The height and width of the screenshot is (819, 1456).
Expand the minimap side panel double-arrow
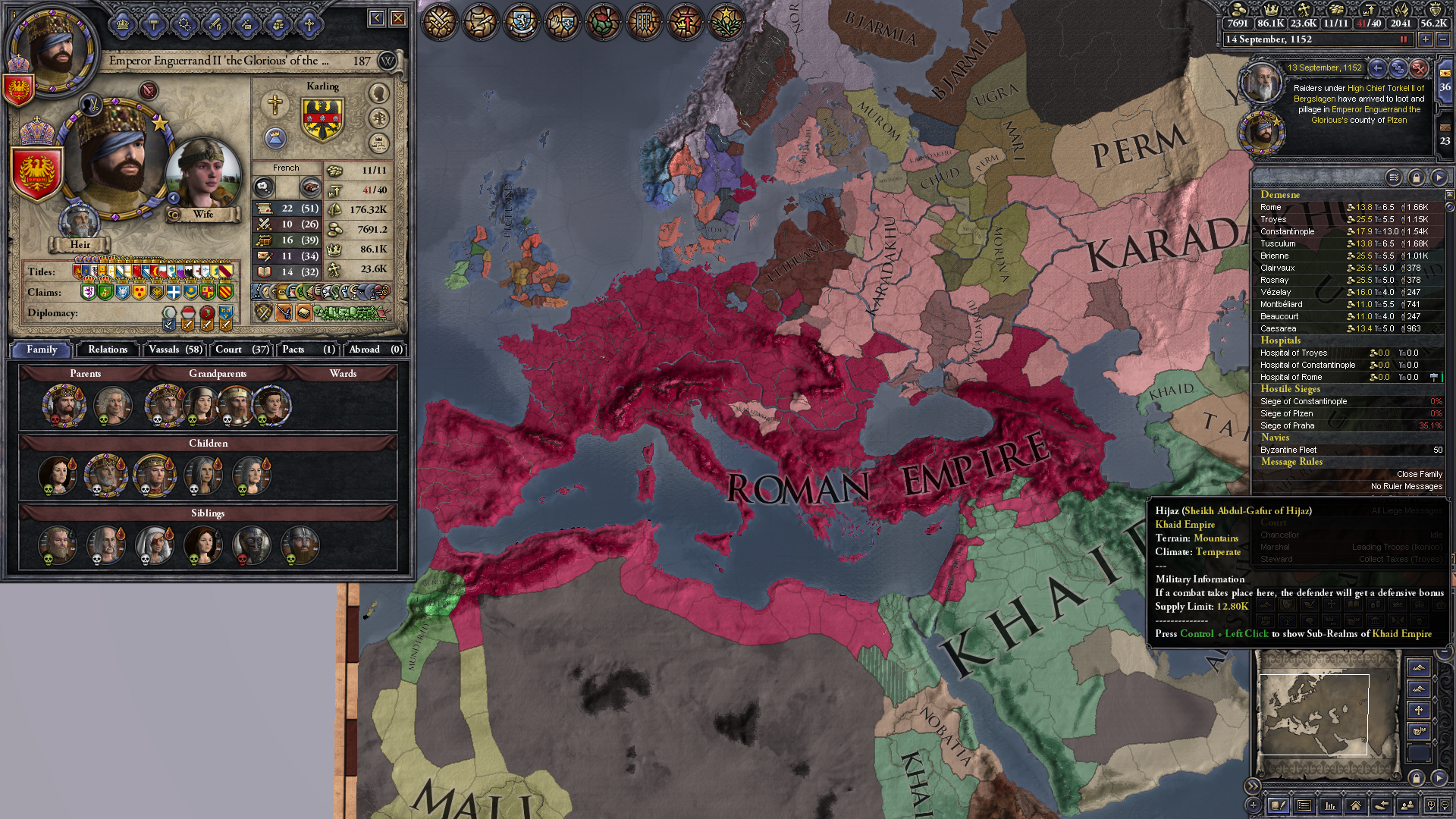1253,786
